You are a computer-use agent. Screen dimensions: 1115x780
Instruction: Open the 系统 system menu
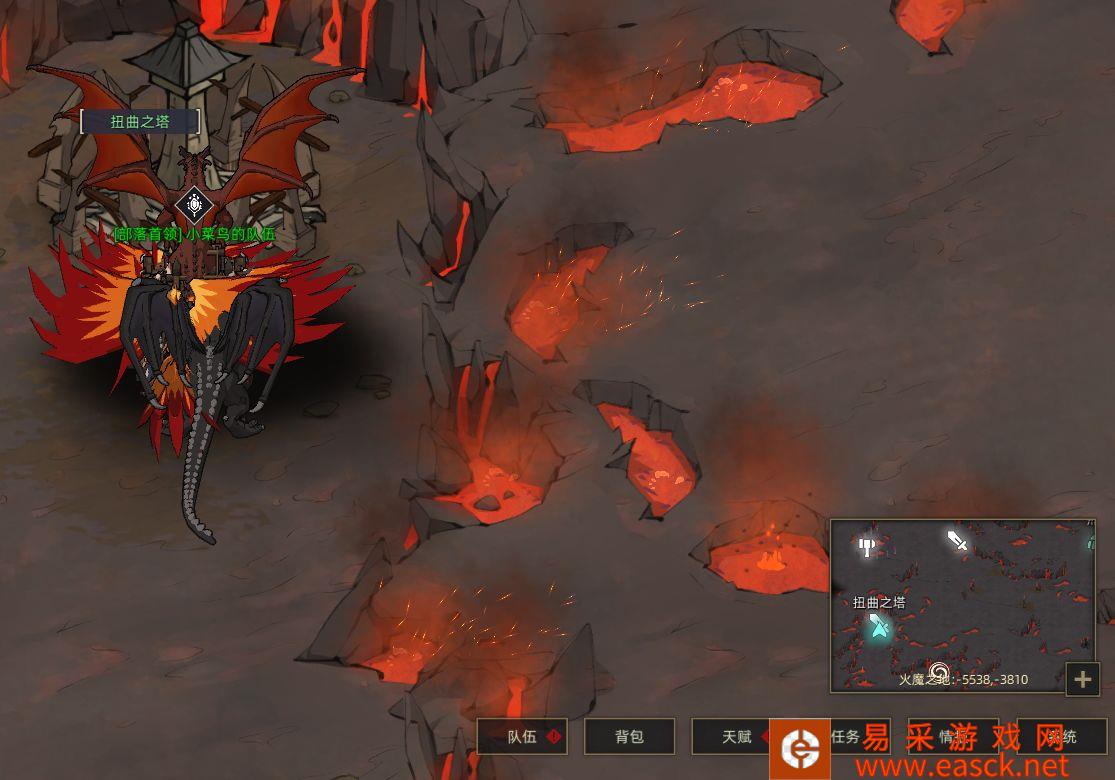(x=1061, y=737)
